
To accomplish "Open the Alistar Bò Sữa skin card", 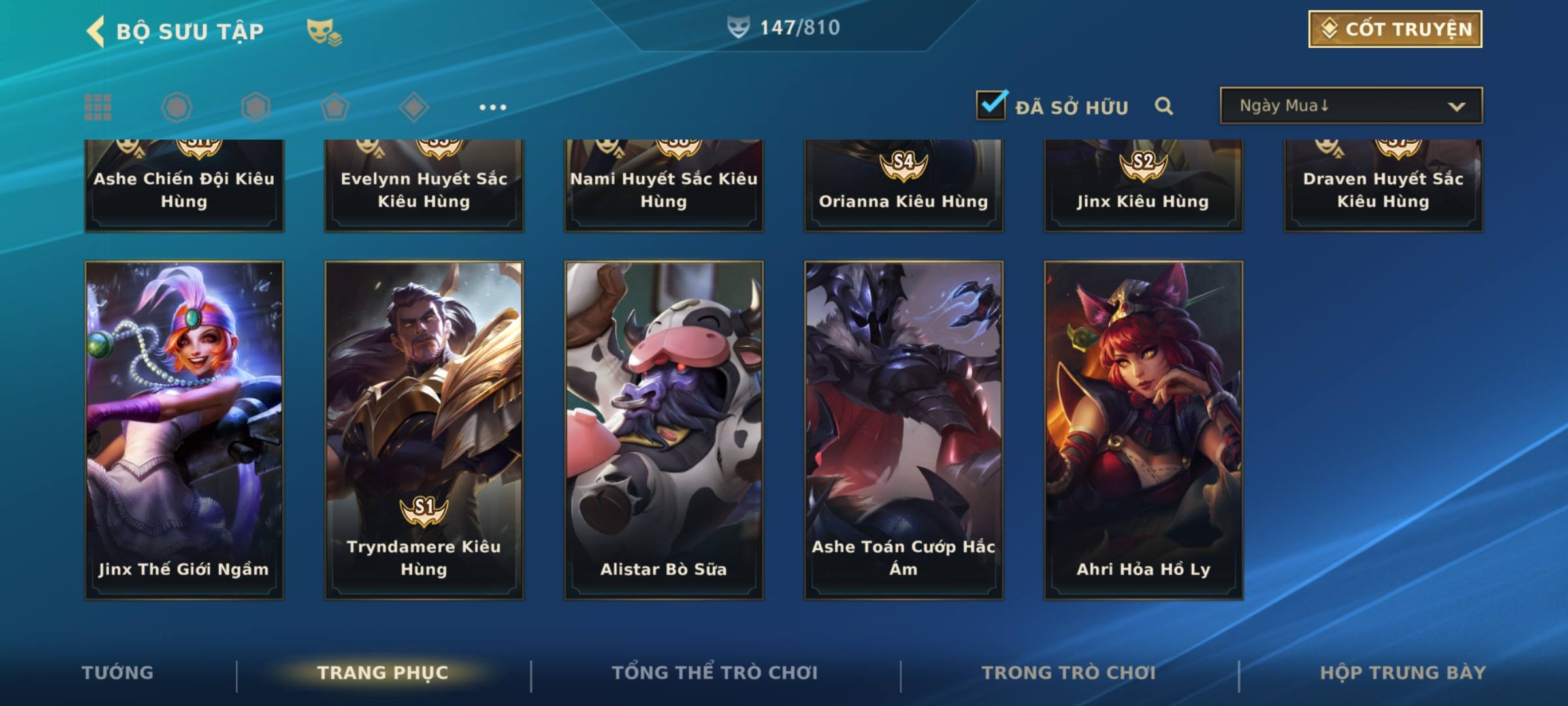I will 664,430.
